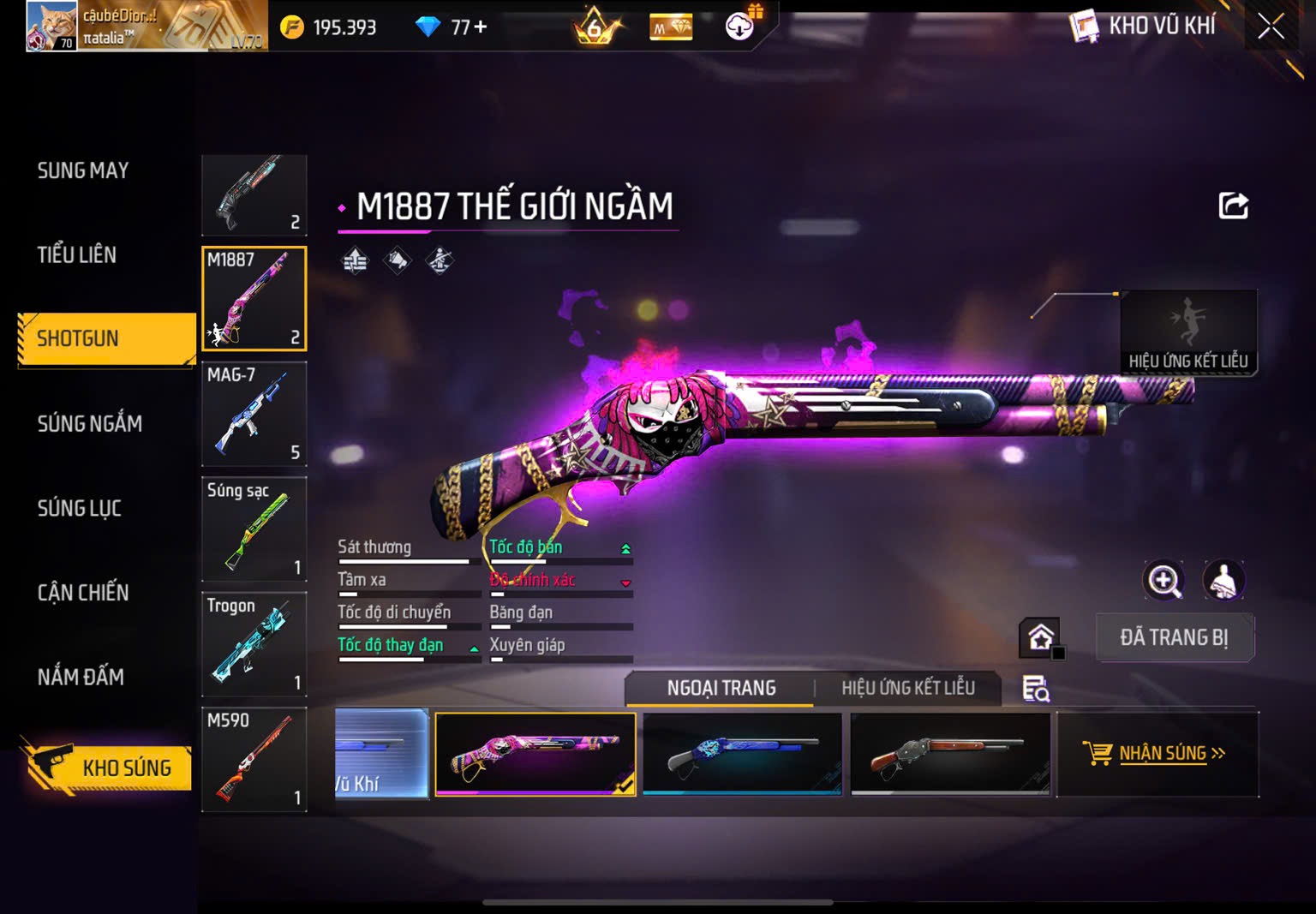Select the SÚNG MÁY weapon category
Viewport: 1316px width, 914px height.
point(83,170)
